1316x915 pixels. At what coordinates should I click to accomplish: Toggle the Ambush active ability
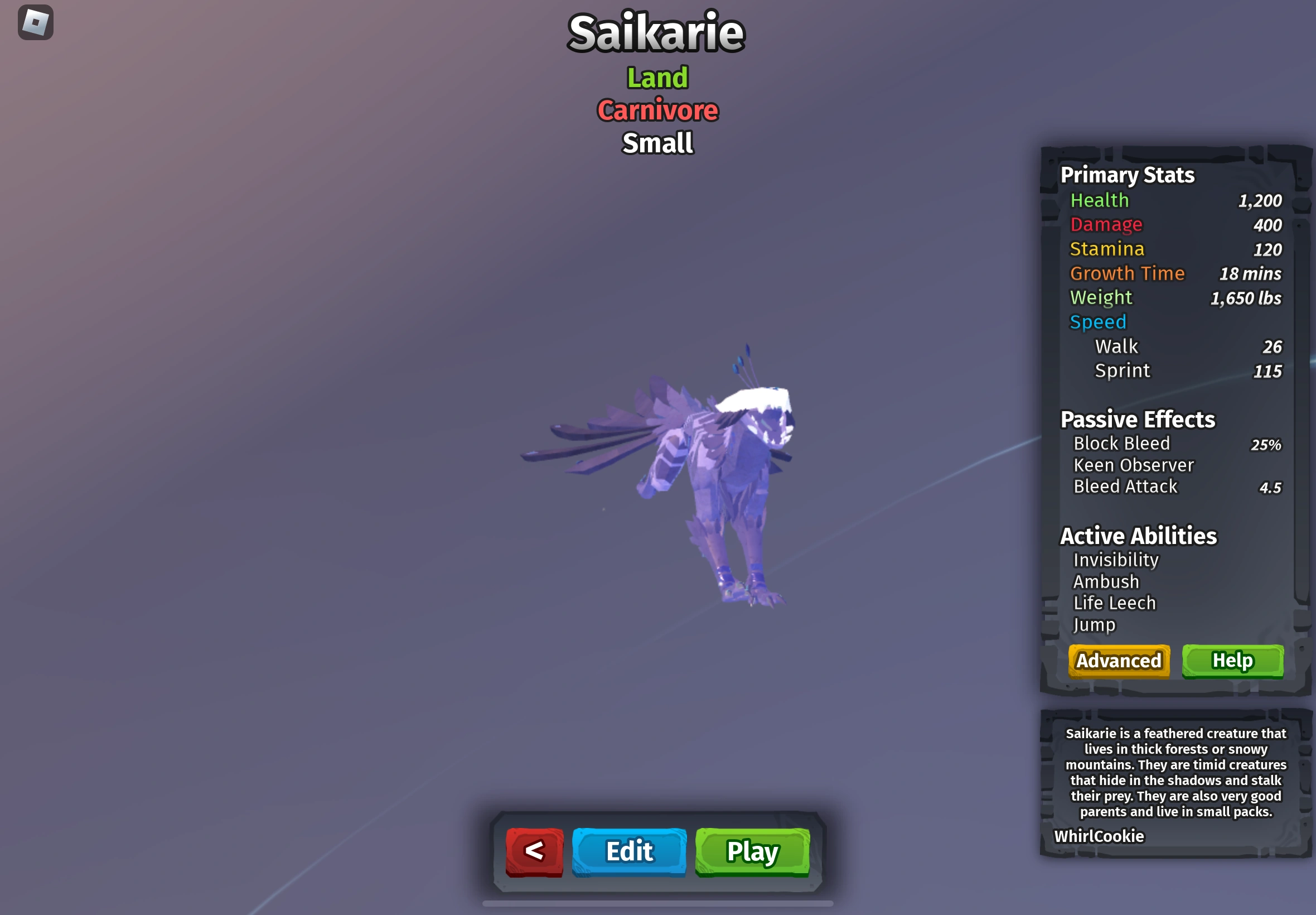pyautogui.click(x=1106, y=581)
